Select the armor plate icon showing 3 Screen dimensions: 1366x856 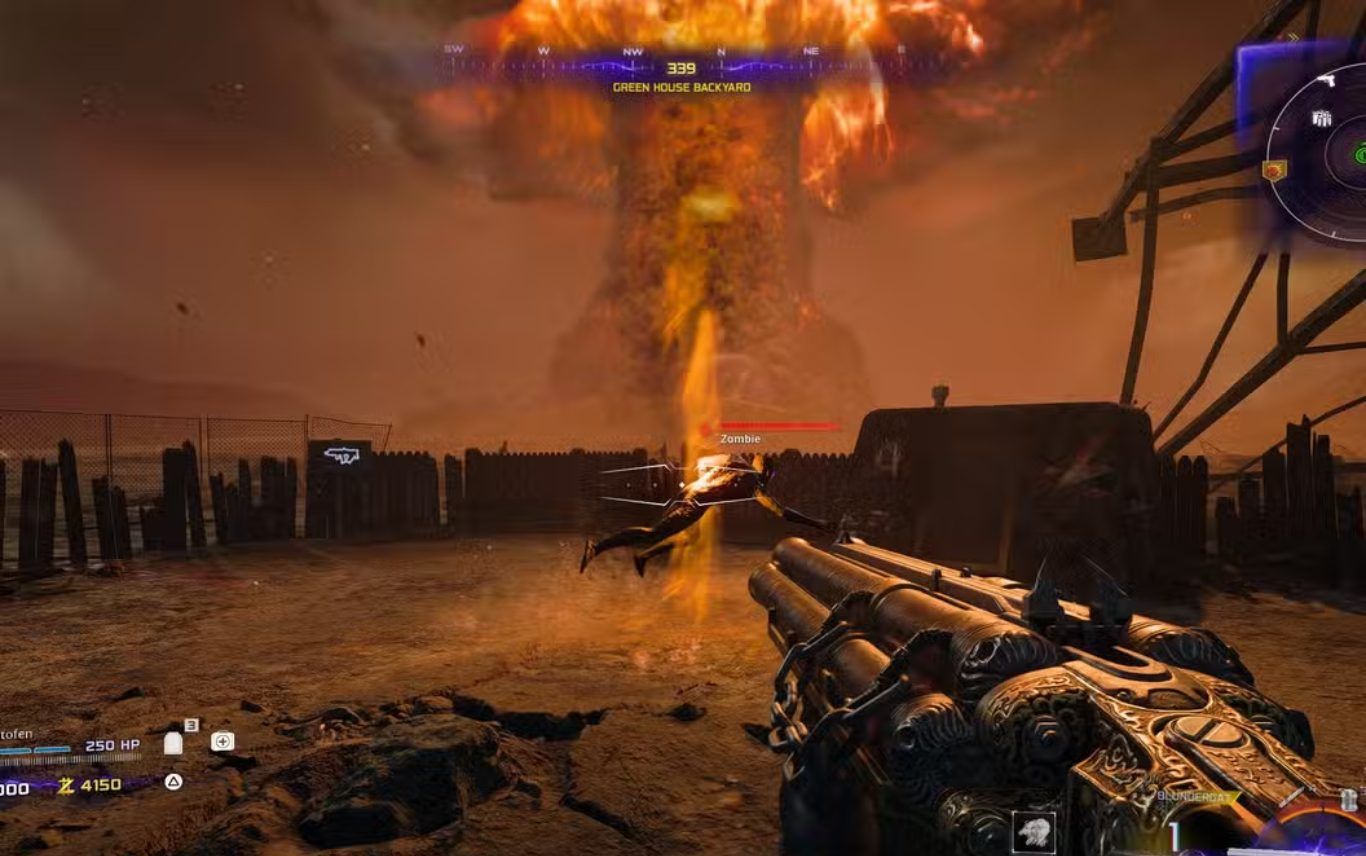pyautogui.click(x=173, y=742)
